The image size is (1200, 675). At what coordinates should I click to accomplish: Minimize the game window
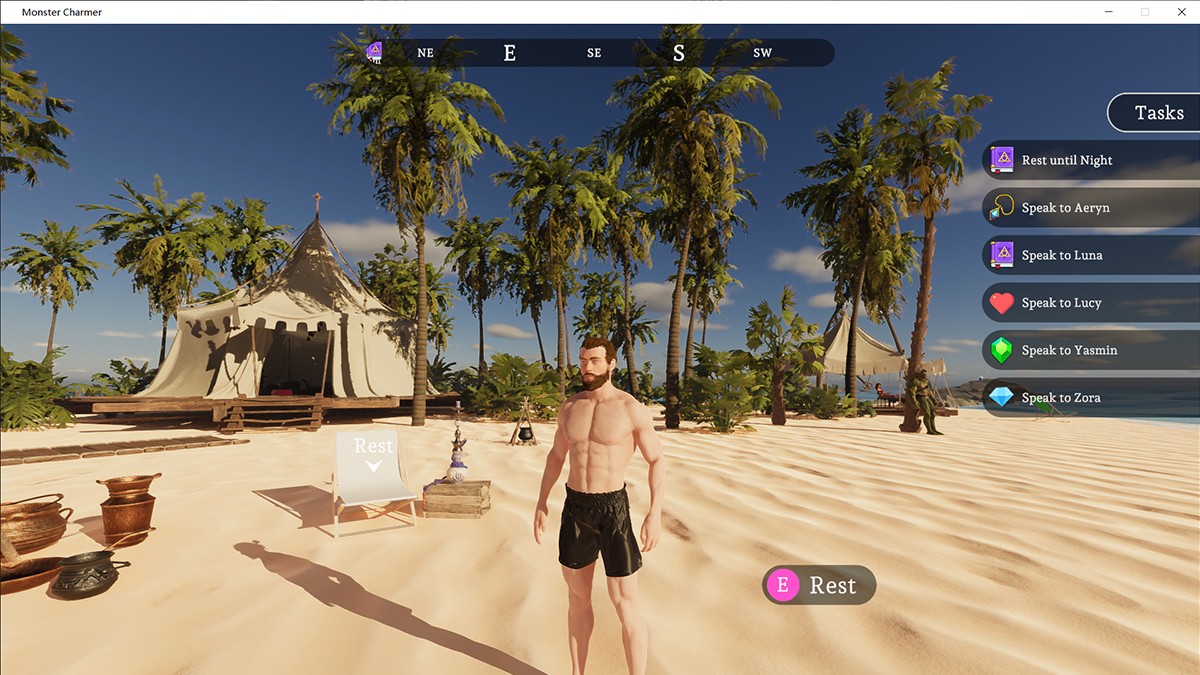click(1110, 12)
